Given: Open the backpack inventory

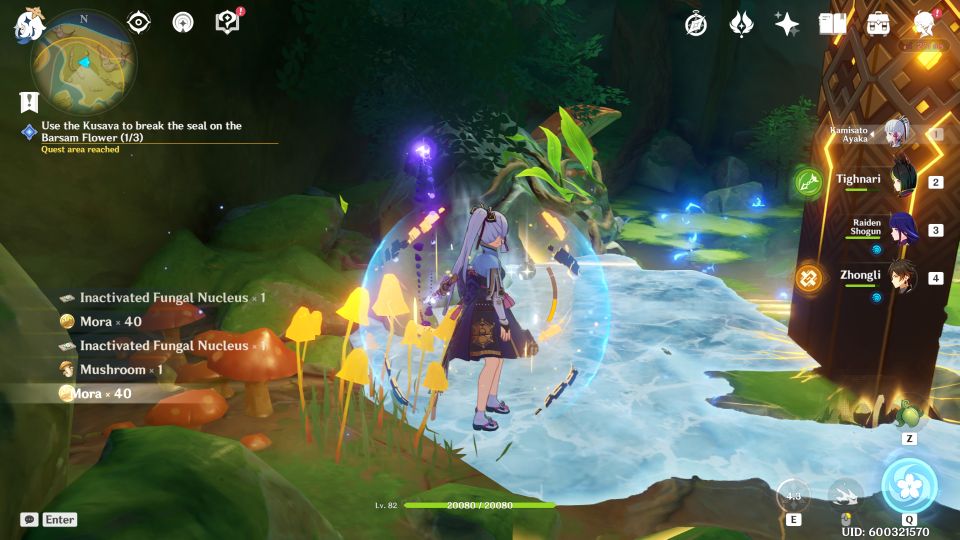Looking at the screenshot, I should point(879,24).
